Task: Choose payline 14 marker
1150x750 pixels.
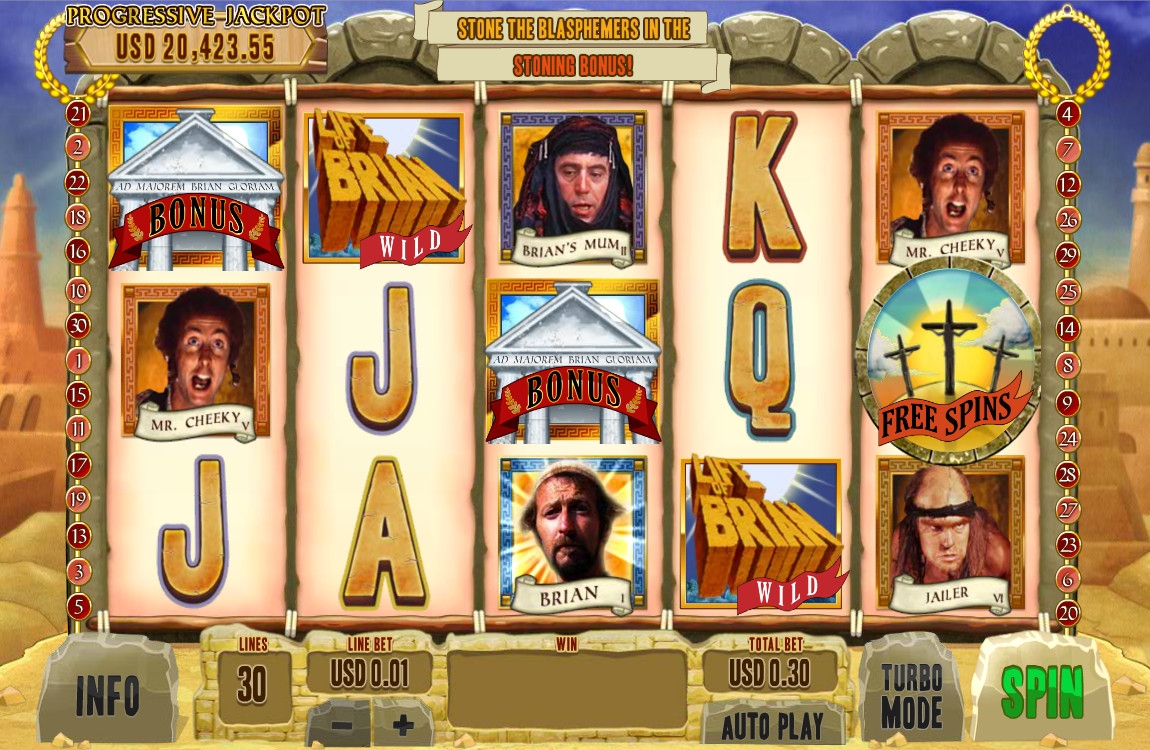Action: tap(1068, 327)
